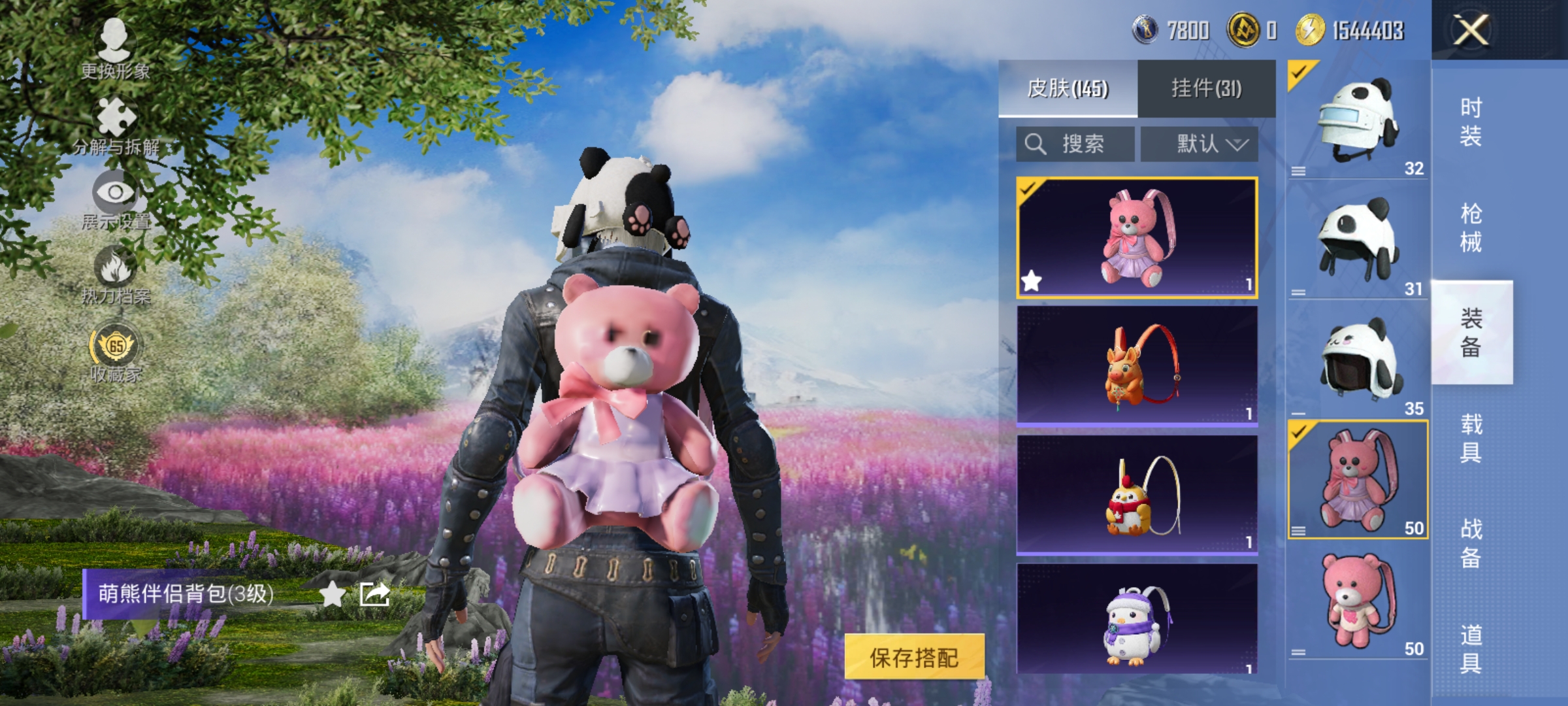
Task: Open the 分解与拆解 dismantle tool
Action: [x=115, y=116]
